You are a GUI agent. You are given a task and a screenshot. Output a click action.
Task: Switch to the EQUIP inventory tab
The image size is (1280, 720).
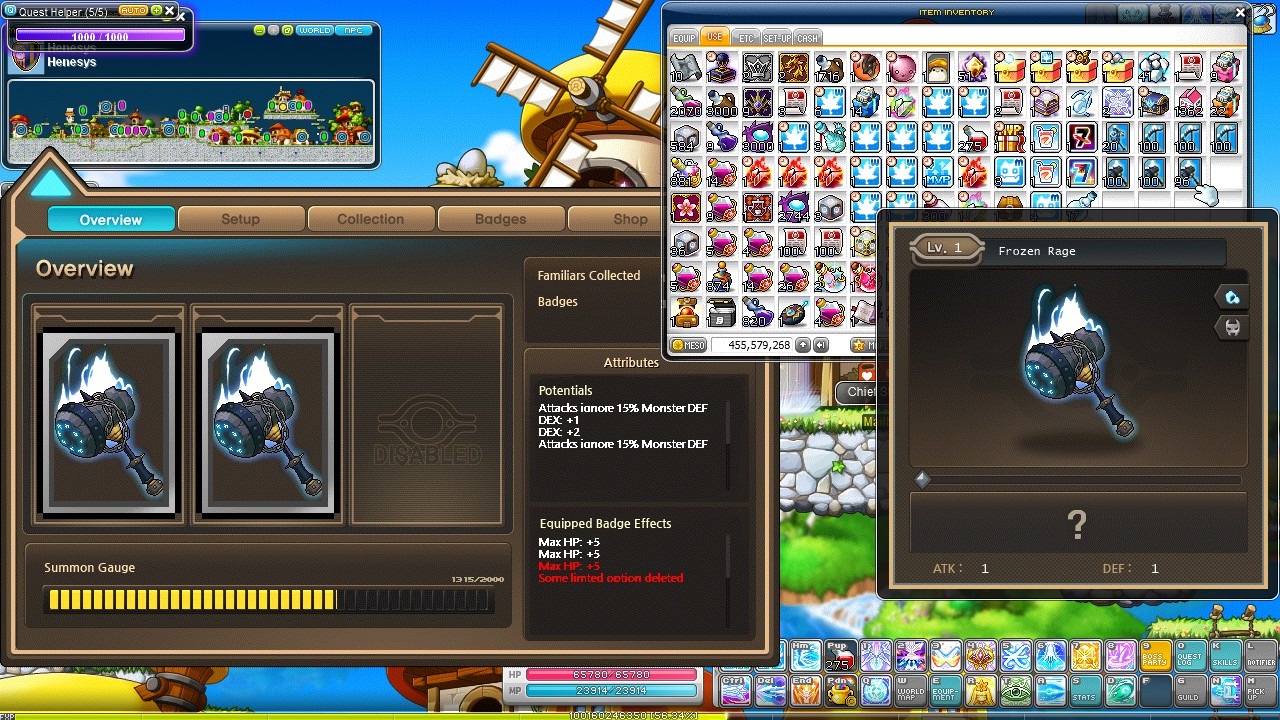(684, 37)
